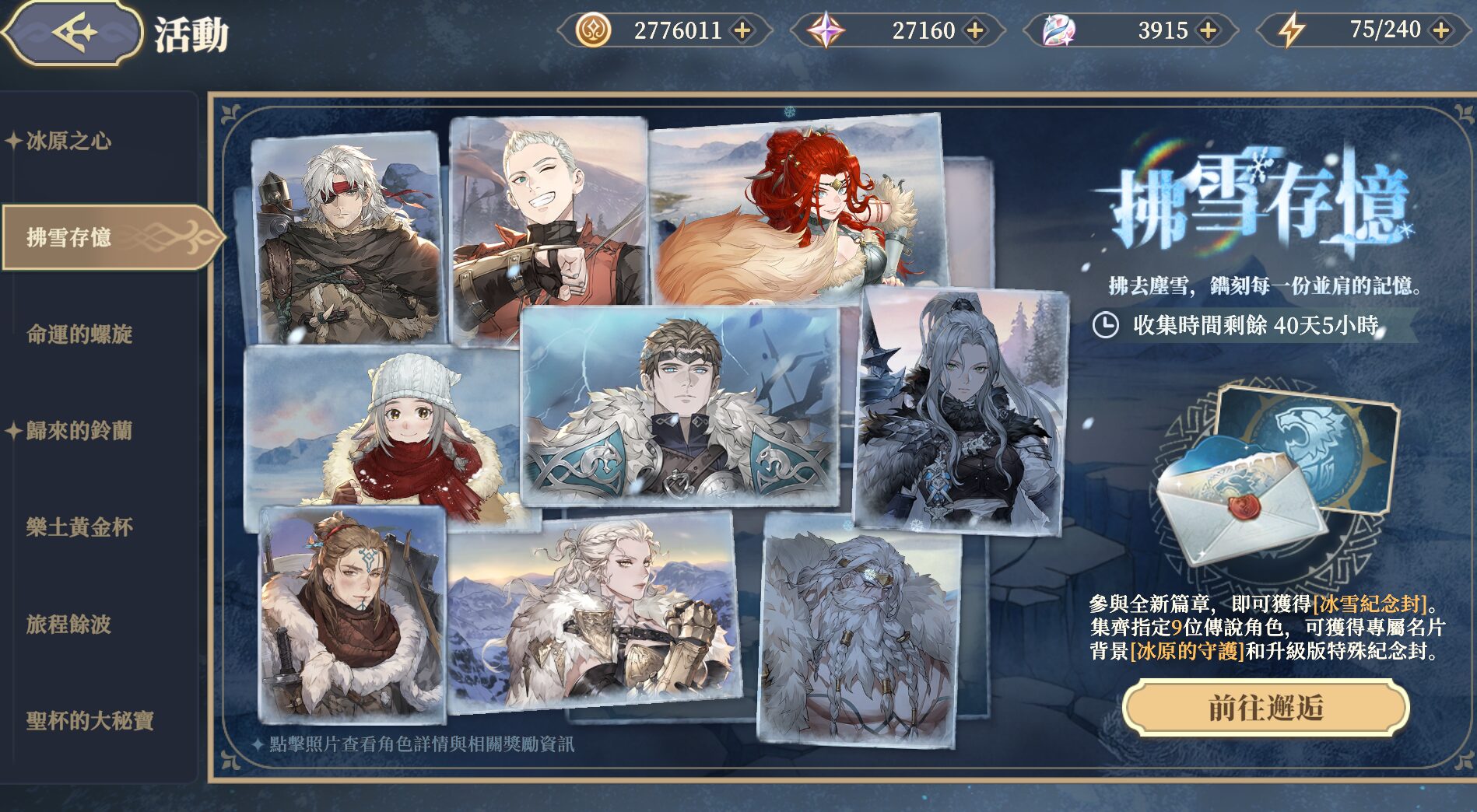
Task: Open the 樂土黃金杯 event tab
Action: click(x=79, y=527)
